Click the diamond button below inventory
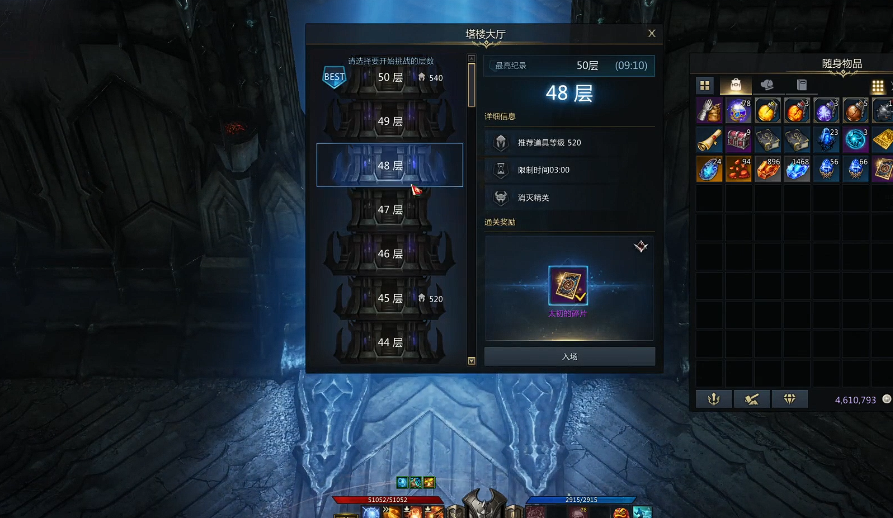The height and width of the screenshot is (518, 893). click(791, 399)
